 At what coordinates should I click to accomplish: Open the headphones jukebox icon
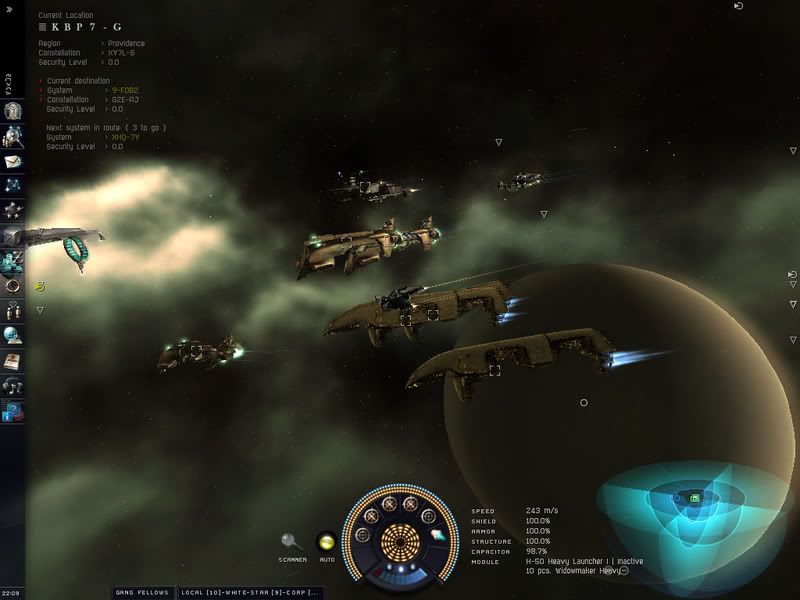(x=13, y=386)
